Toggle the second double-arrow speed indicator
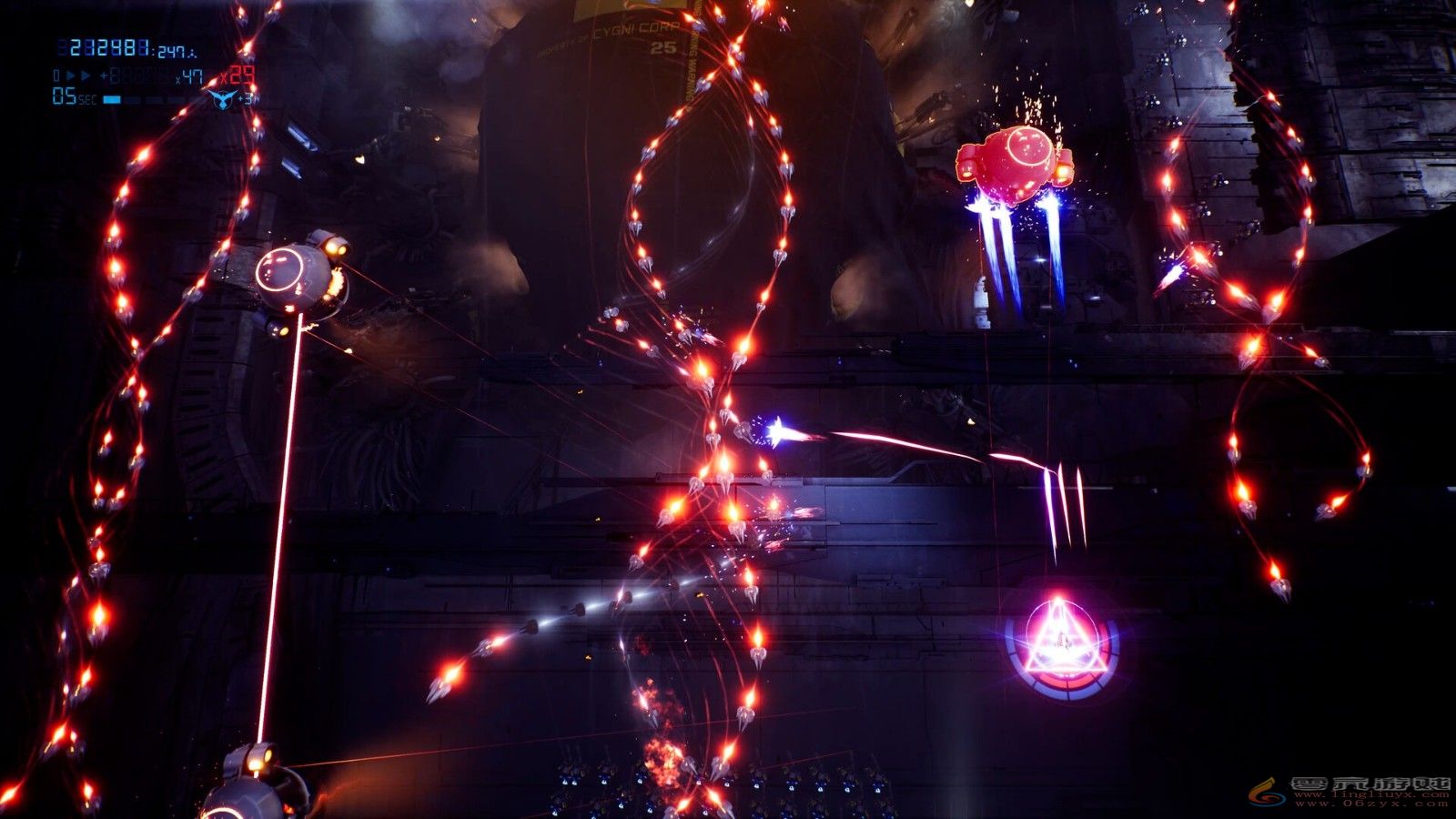Screen dimensions: 1456x819 (x=85, y=75)
